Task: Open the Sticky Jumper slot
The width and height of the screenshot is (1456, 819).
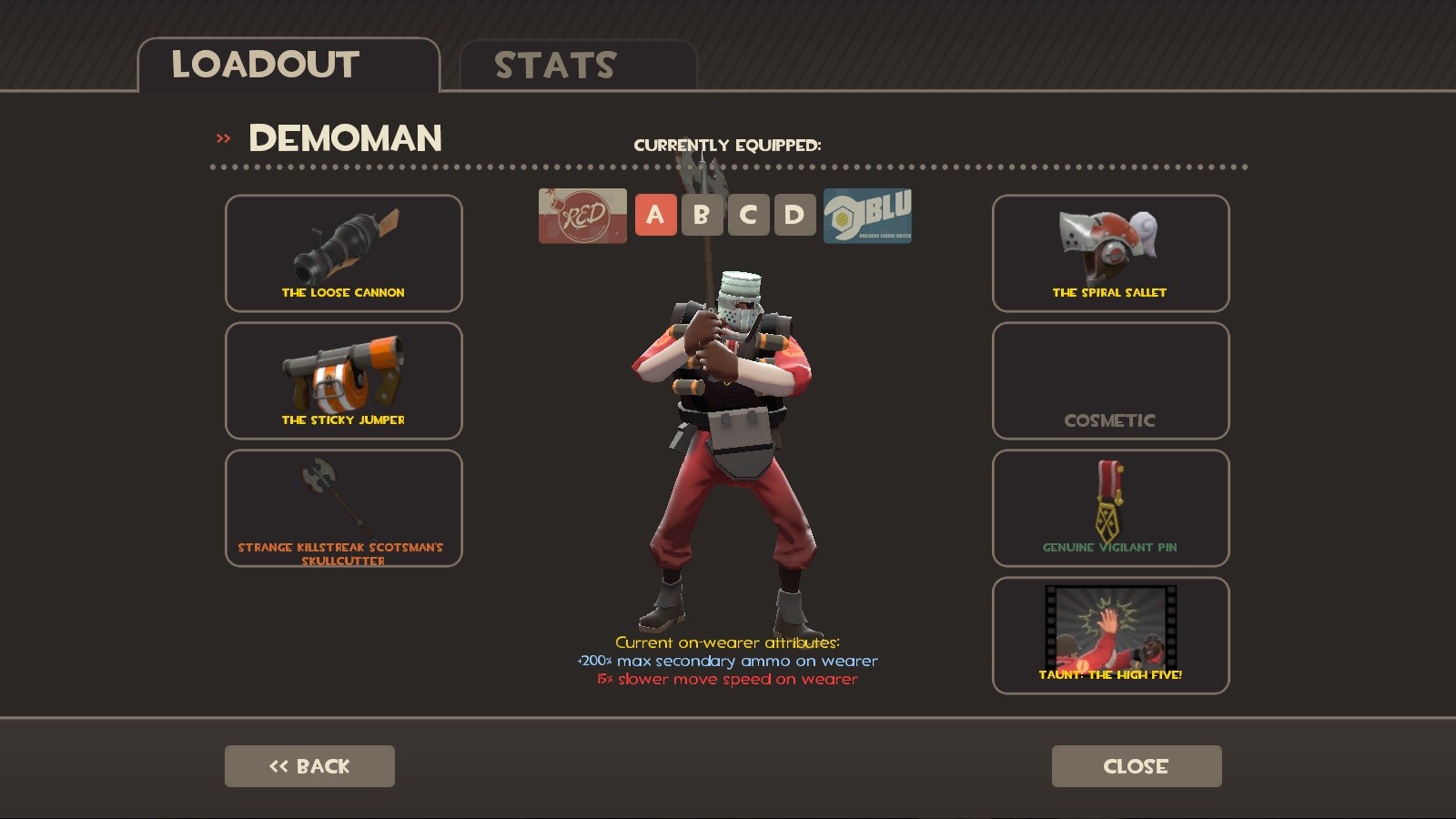Action: [343, 380]
